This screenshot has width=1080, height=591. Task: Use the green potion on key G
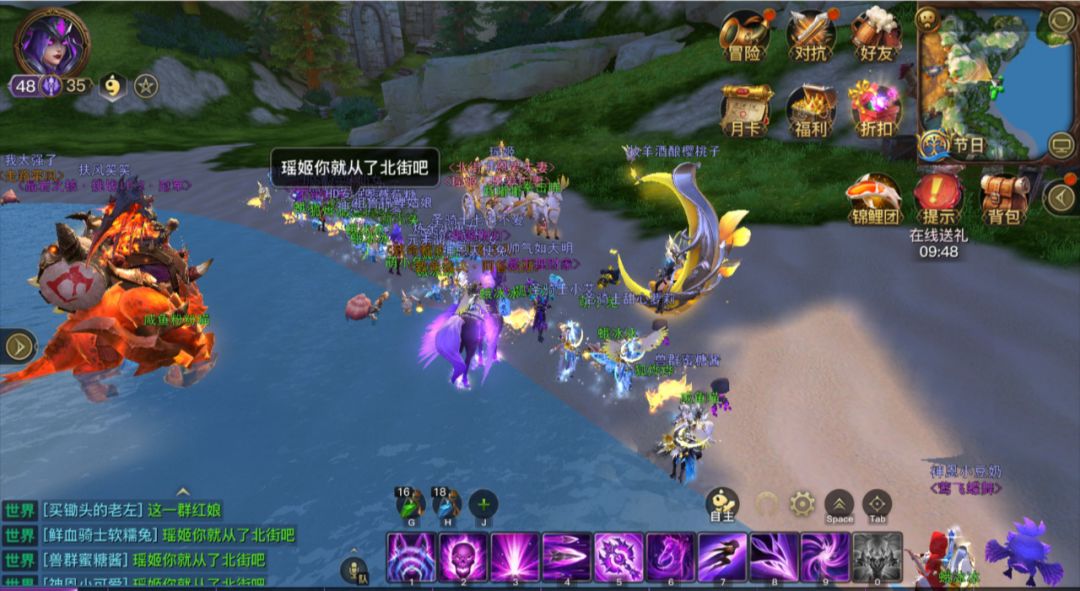[410, 504]
